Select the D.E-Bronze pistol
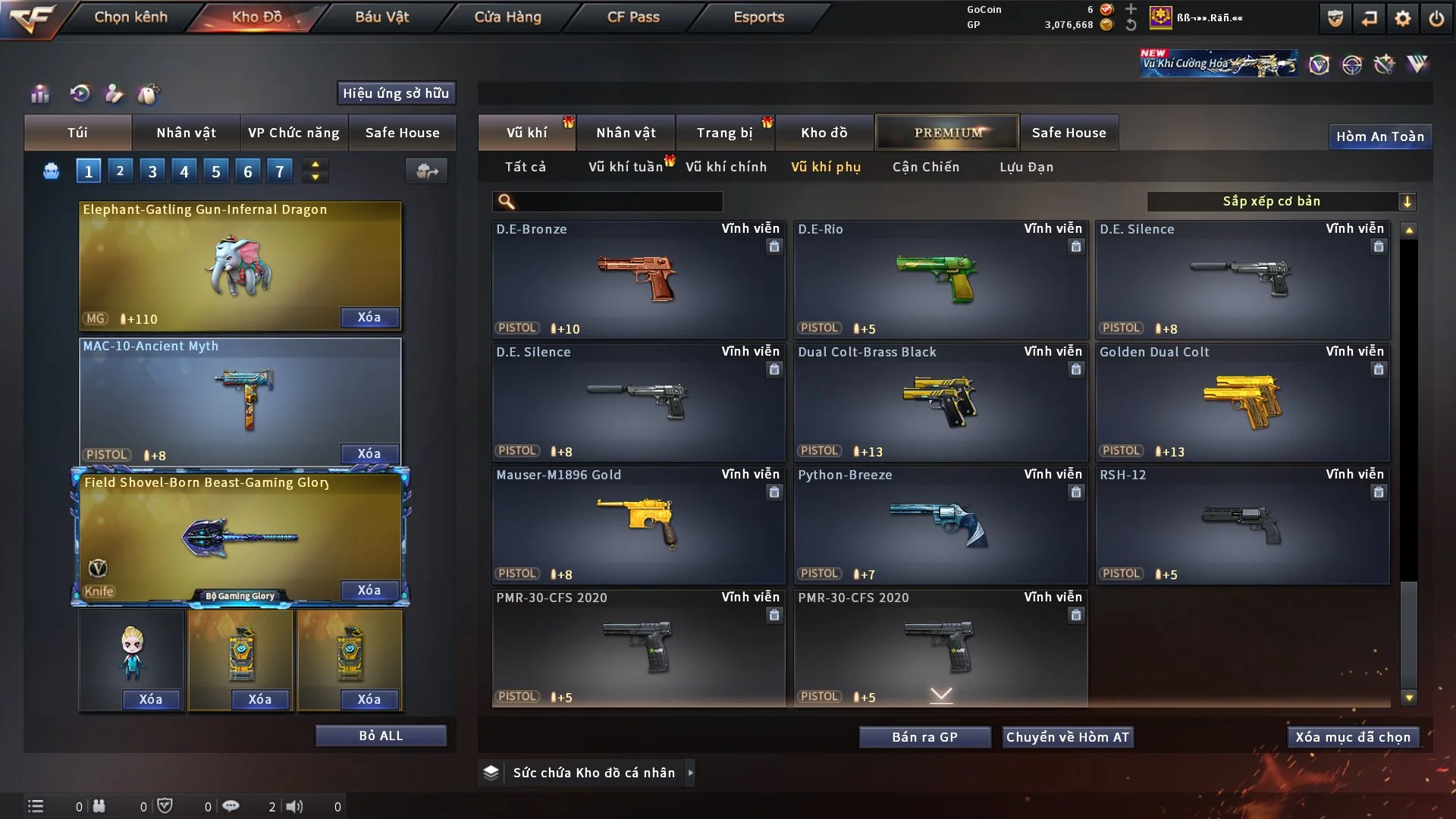 [638, 279]
